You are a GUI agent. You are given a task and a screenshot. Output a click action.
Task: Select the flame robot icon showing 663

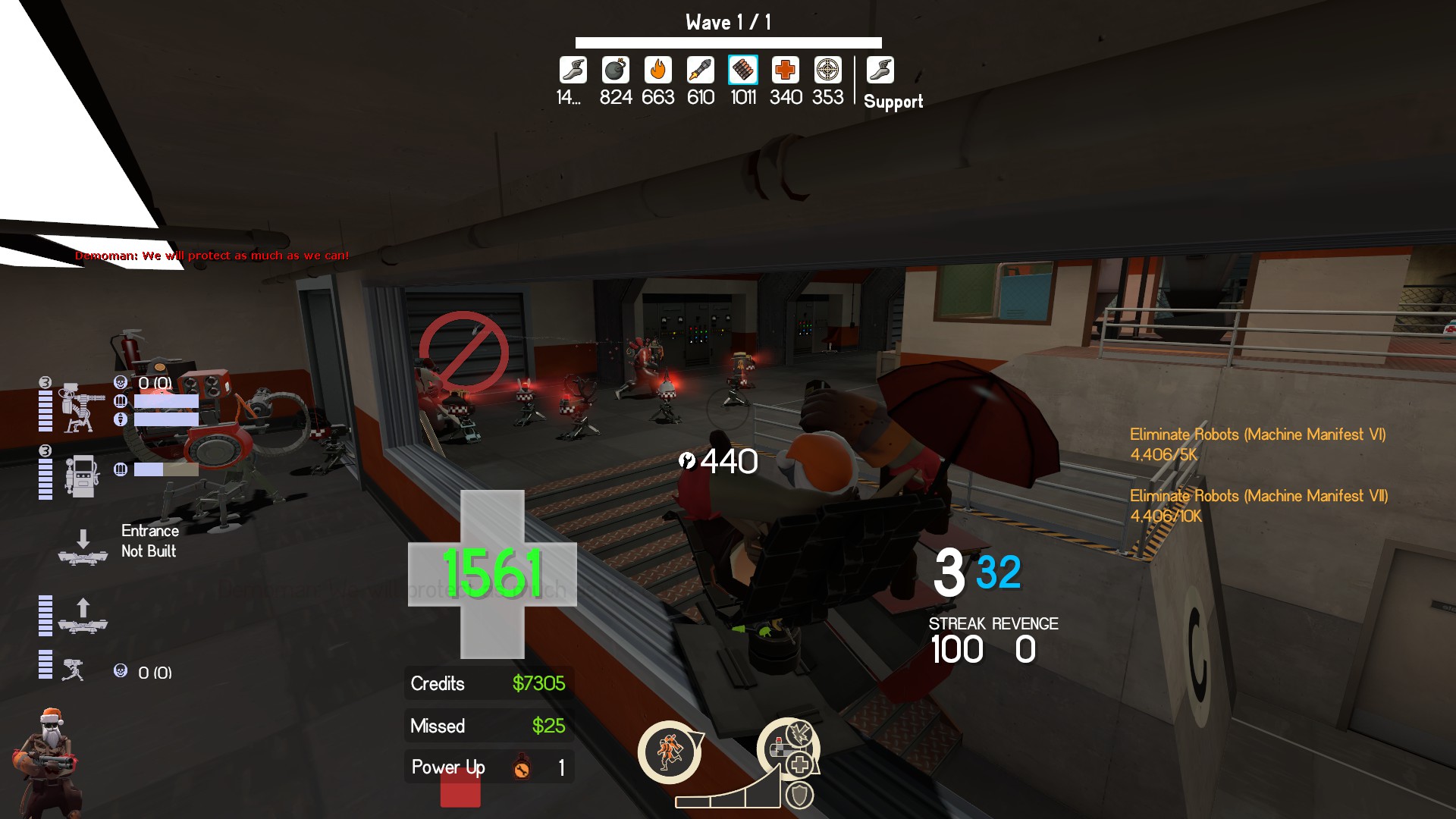click(657, 71)
